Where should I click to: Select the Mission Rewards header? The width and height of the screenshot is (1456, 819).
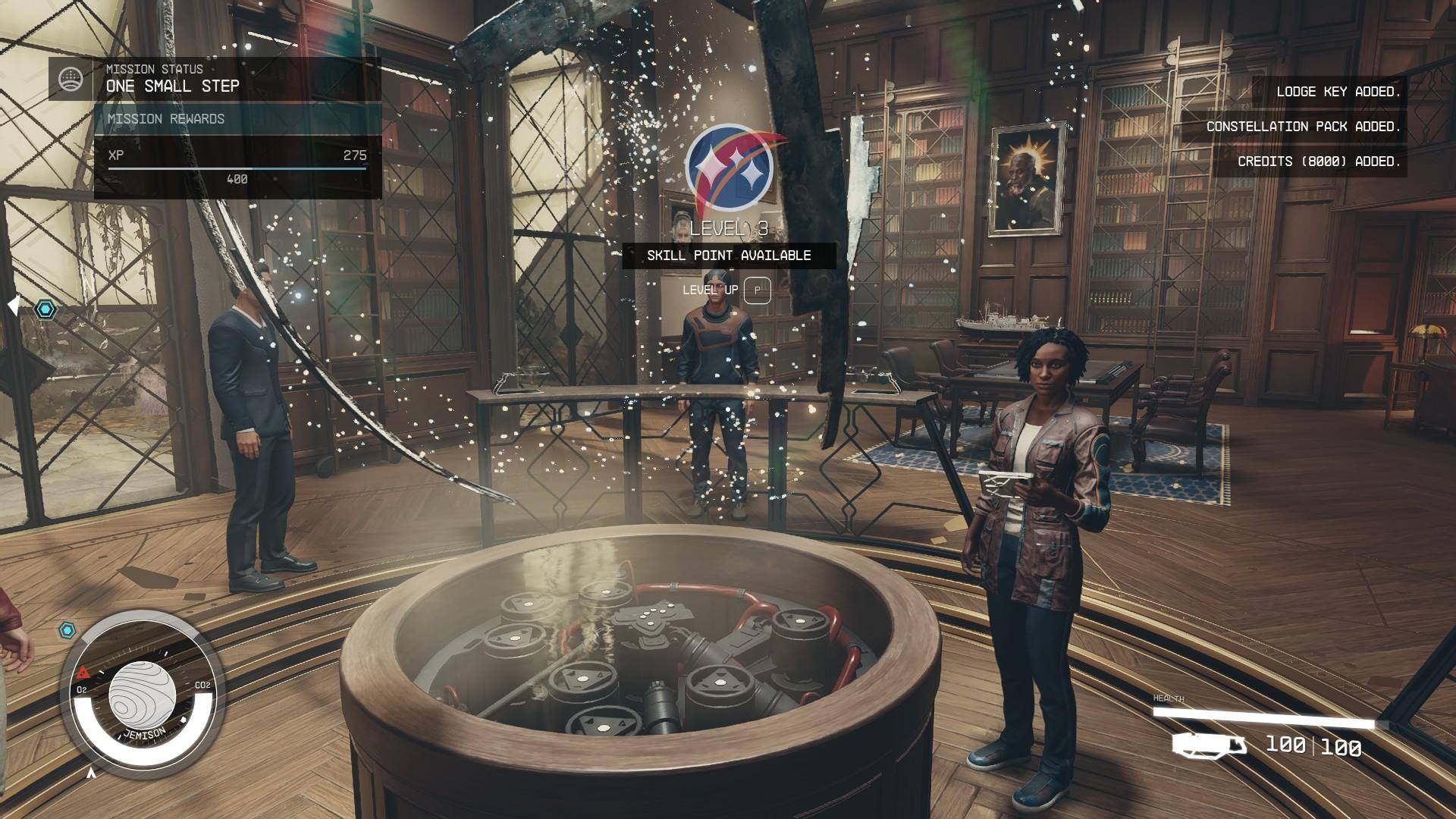pyautogui.click(x=237, y=119)
